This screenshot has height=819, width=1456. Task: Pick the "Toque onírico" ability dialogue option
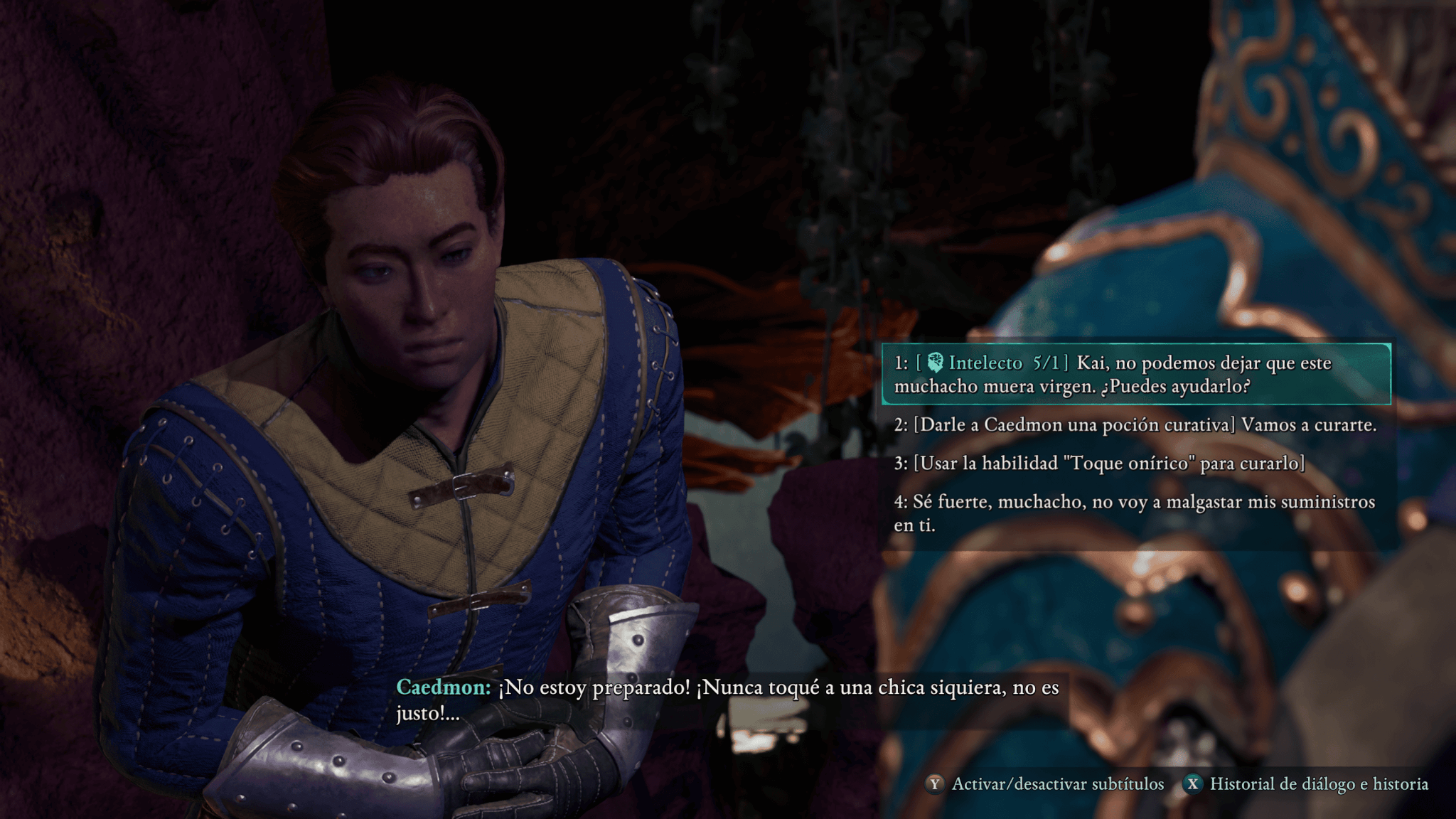click(x=1099, y=464)
